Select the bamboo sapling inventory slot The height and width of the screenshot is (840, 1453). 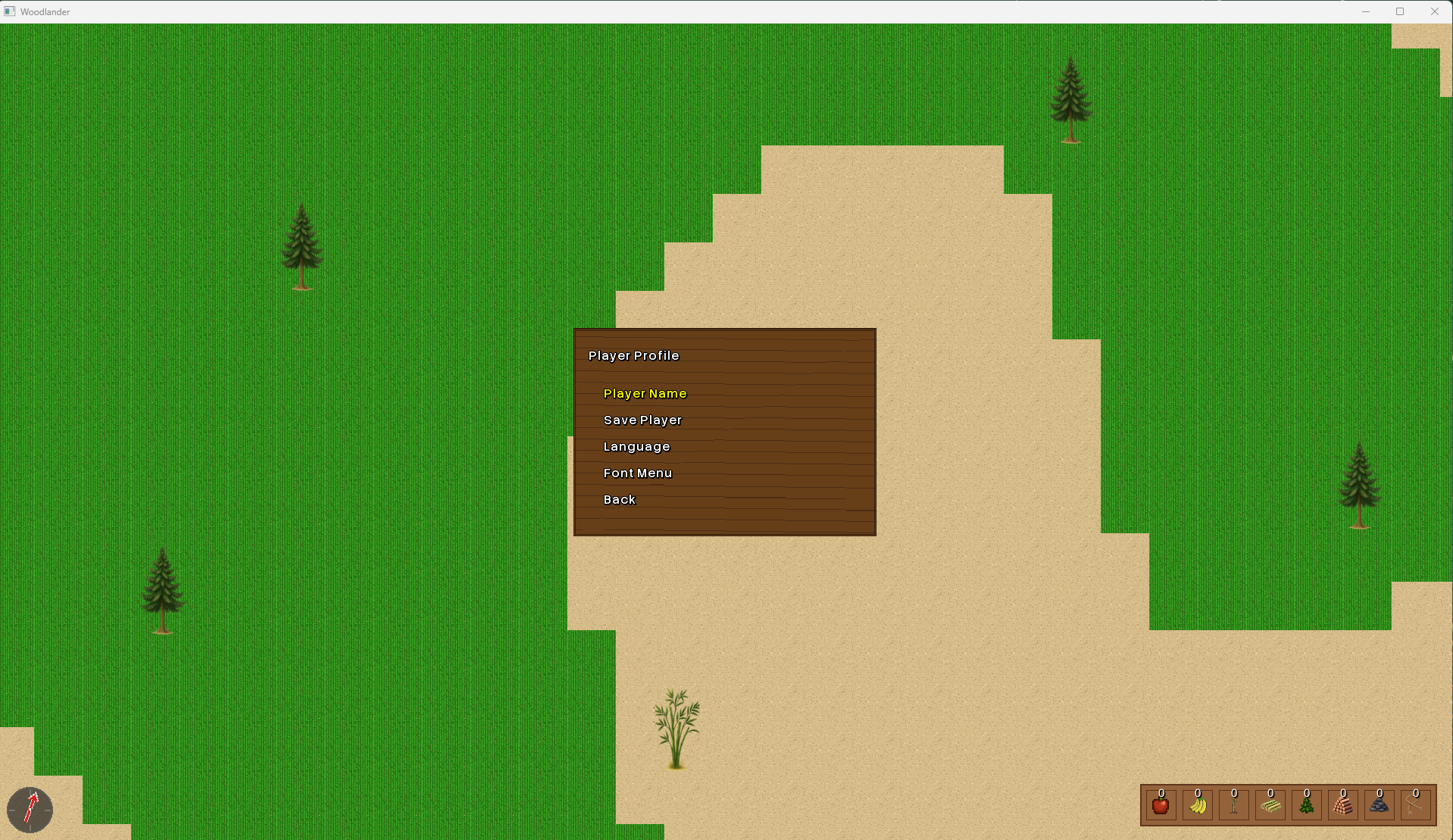point(1234,807)
